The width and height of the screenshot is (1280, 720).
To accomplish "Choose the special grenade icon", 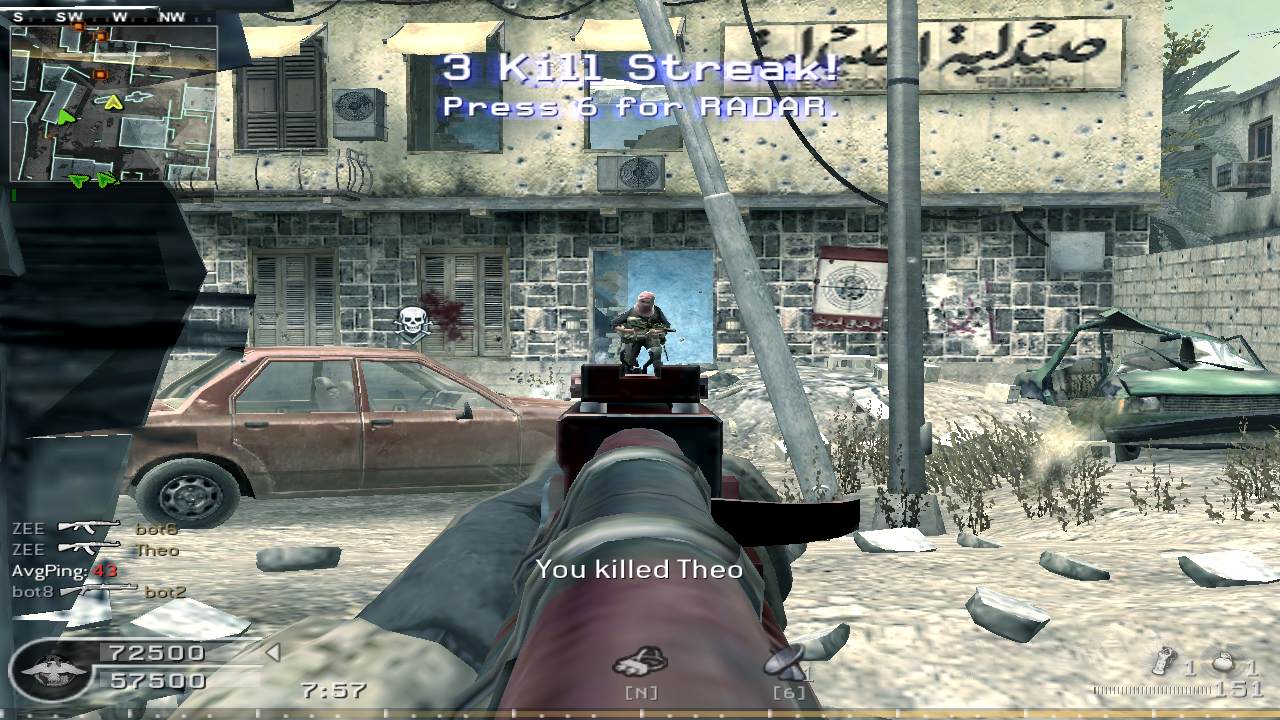I will [x=1164, y=664].
